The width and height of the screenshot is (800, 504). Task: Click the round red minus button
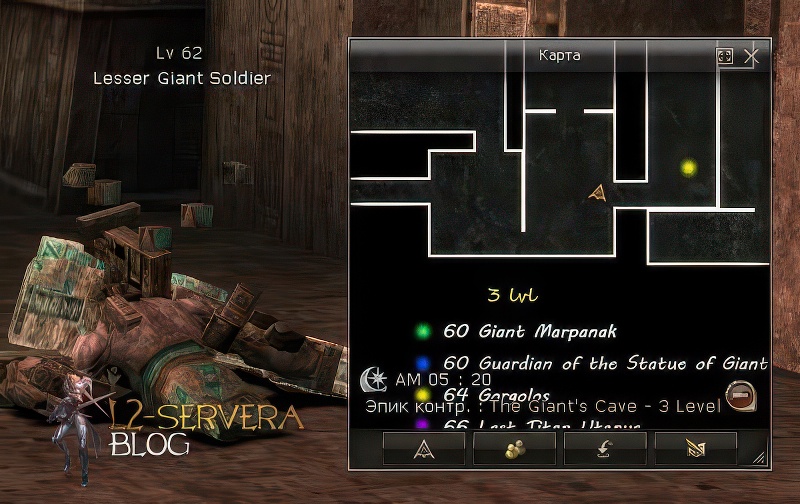(x=739, y=396)
